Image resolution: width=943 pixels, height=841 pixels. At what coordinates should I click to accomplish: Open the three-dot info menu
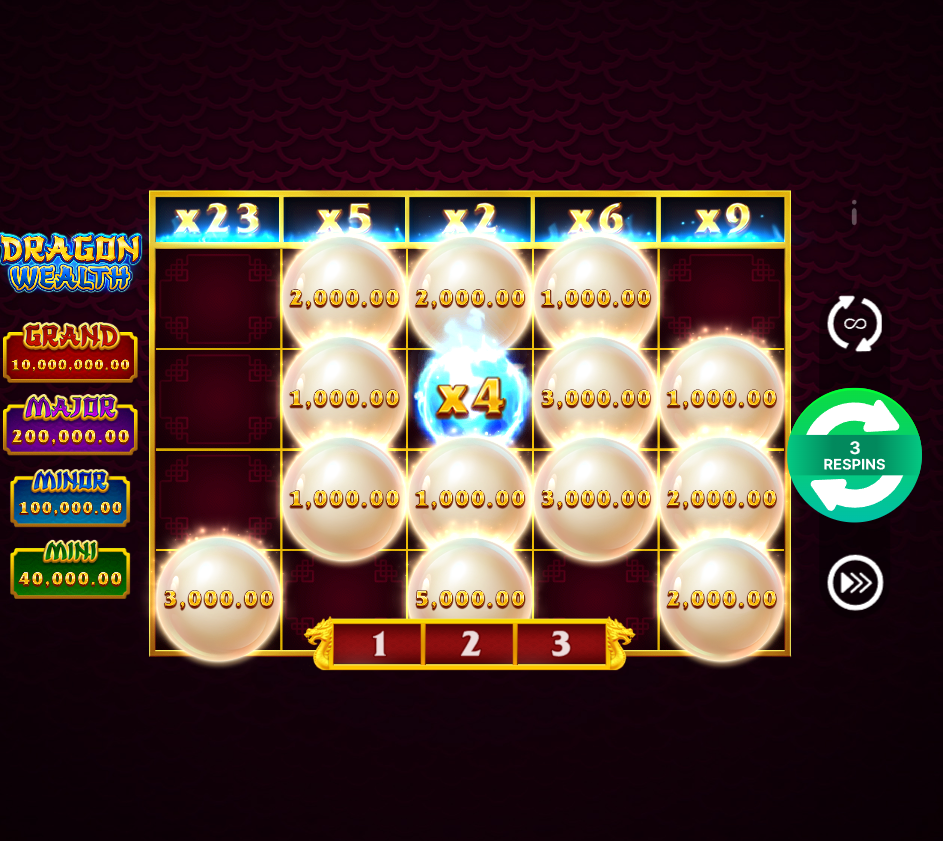(854, 213)
